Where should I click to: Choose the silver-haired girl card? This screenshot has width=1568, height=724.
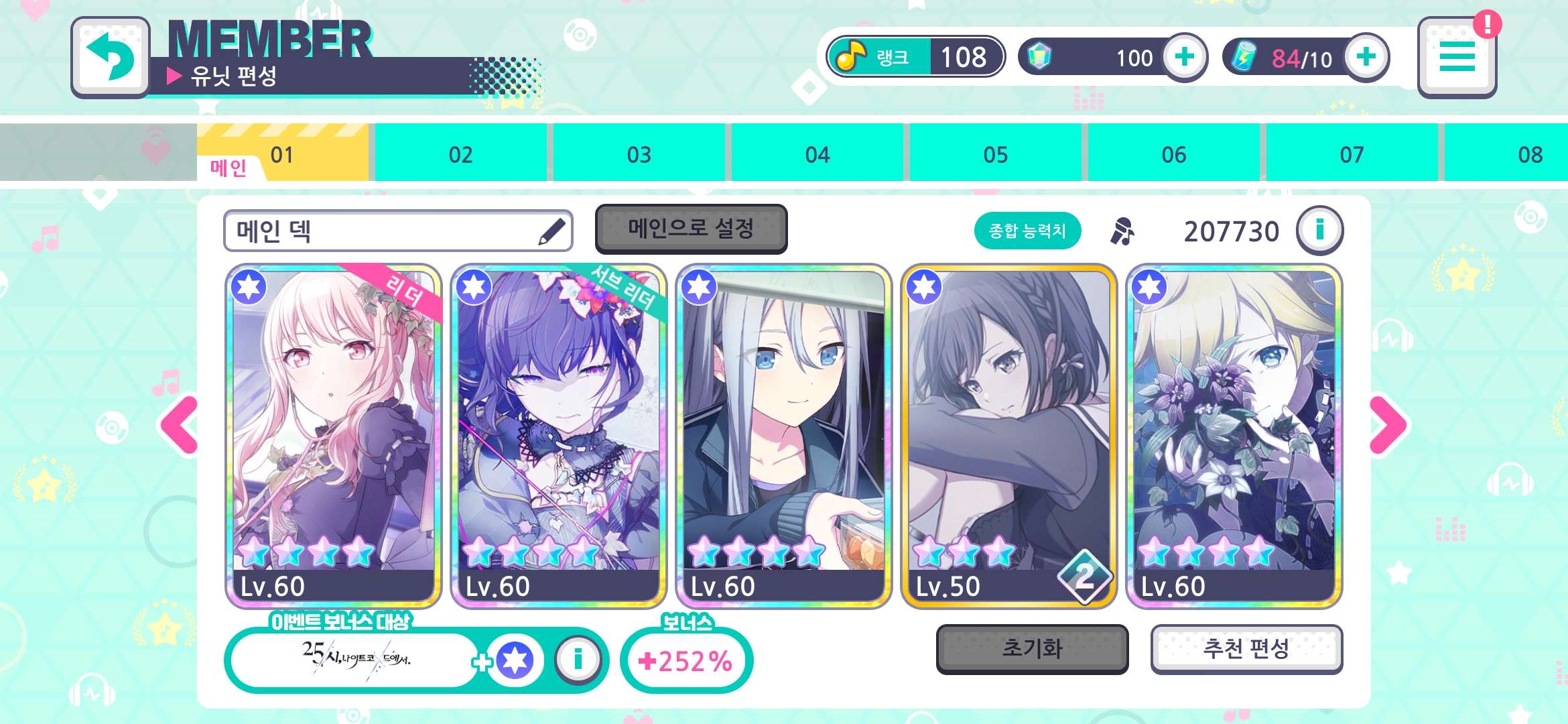[x=783, y=436]
